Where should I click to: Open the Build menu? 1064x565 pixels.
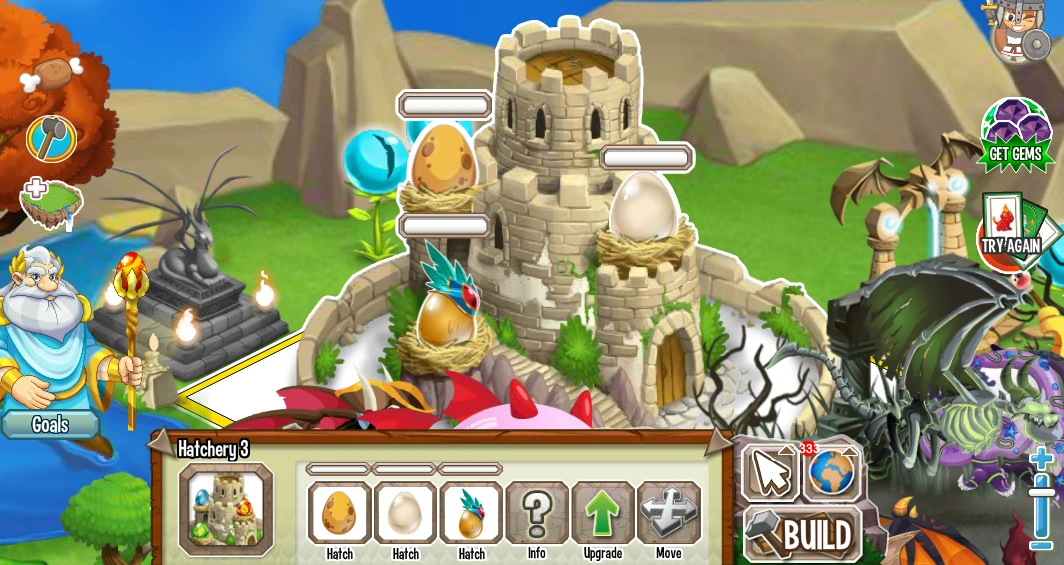coord(803,534)
